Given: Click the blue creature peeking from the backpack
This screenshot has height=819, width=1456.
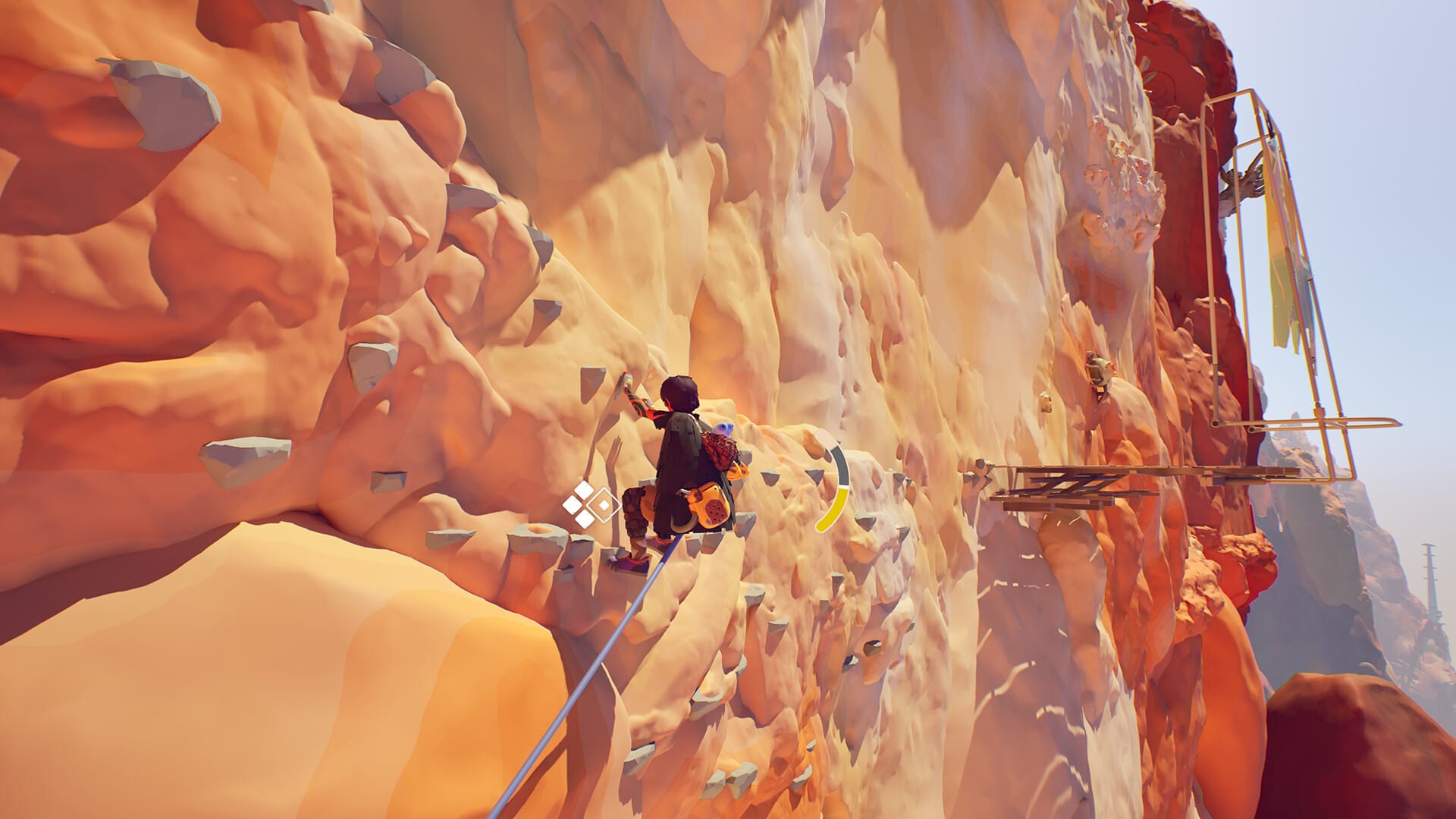Looking at the screenshot, I should coord(721,428).
